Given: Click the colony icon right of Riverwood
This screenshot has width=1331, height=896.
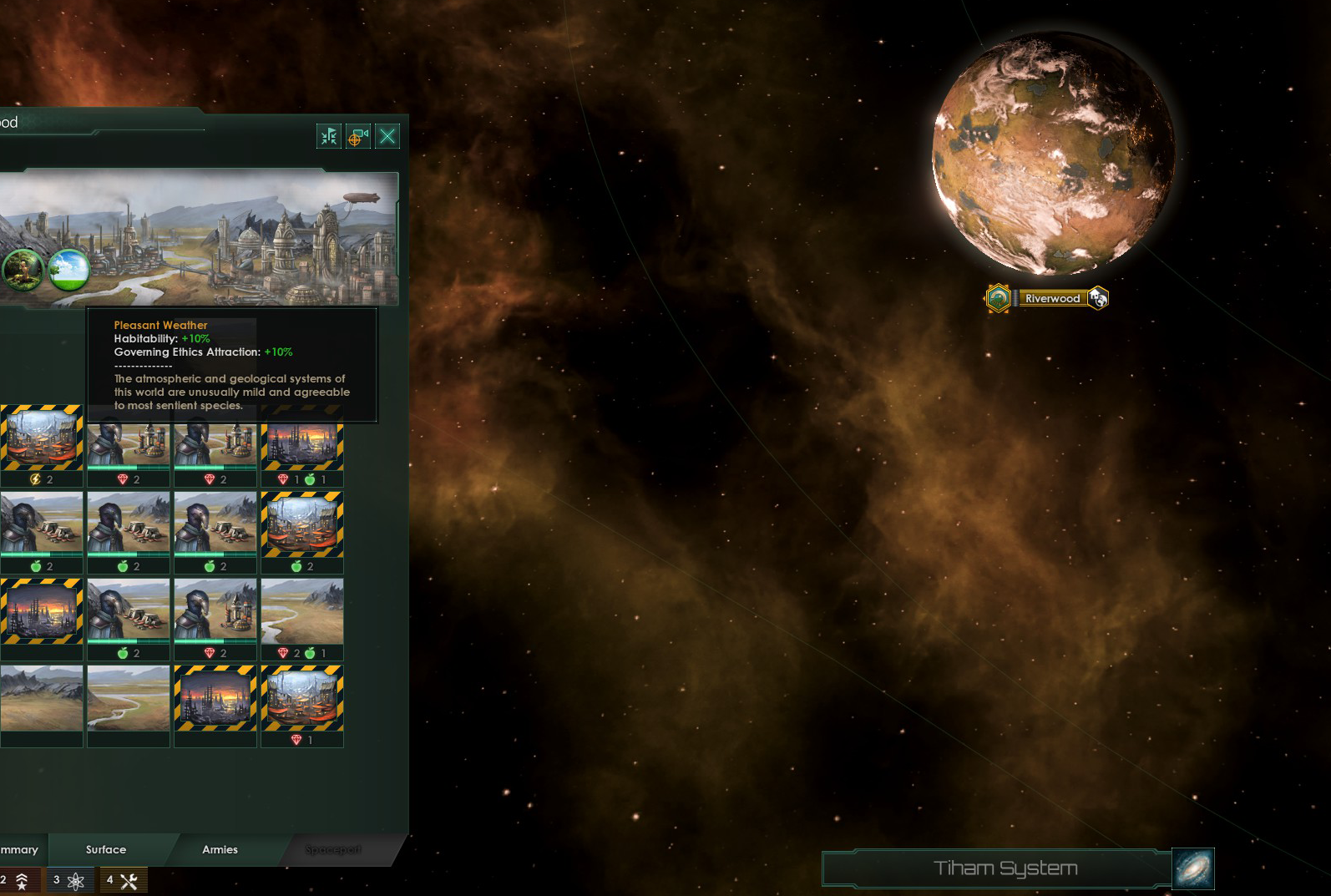Looking at the screenshot, I should (1099, 298).
